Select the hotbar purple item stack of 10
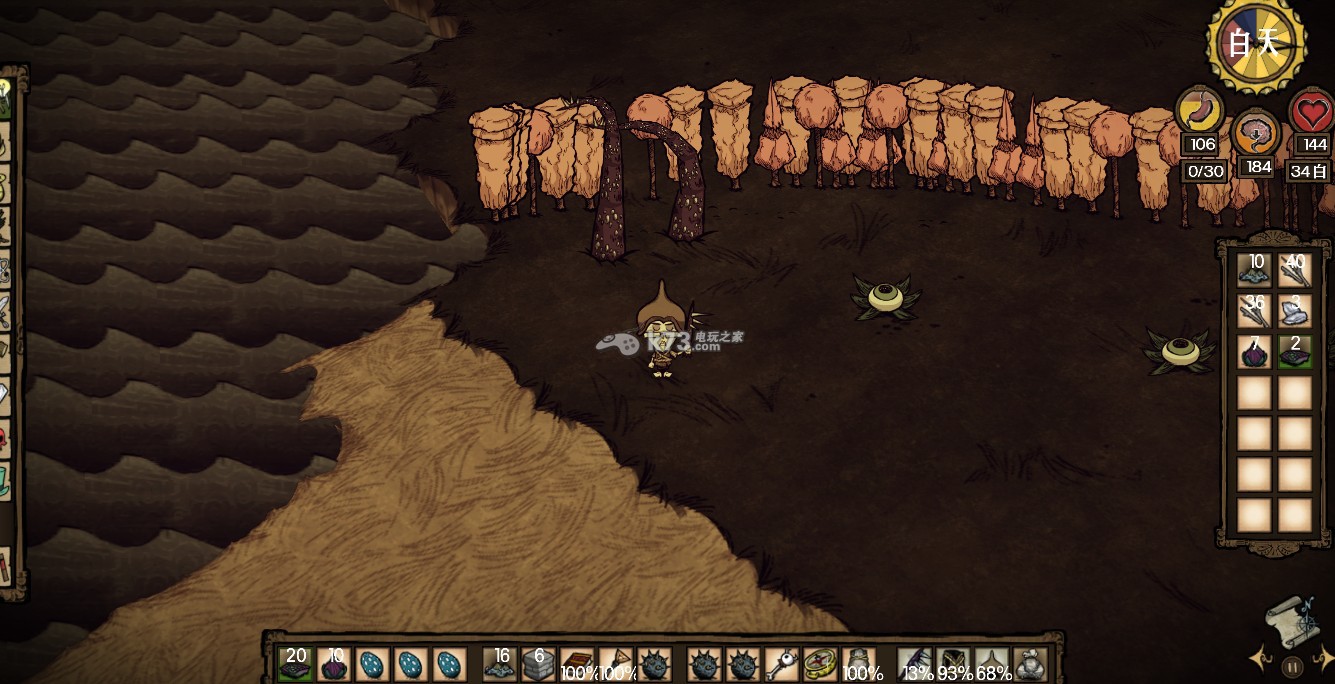 click(333, 664)
